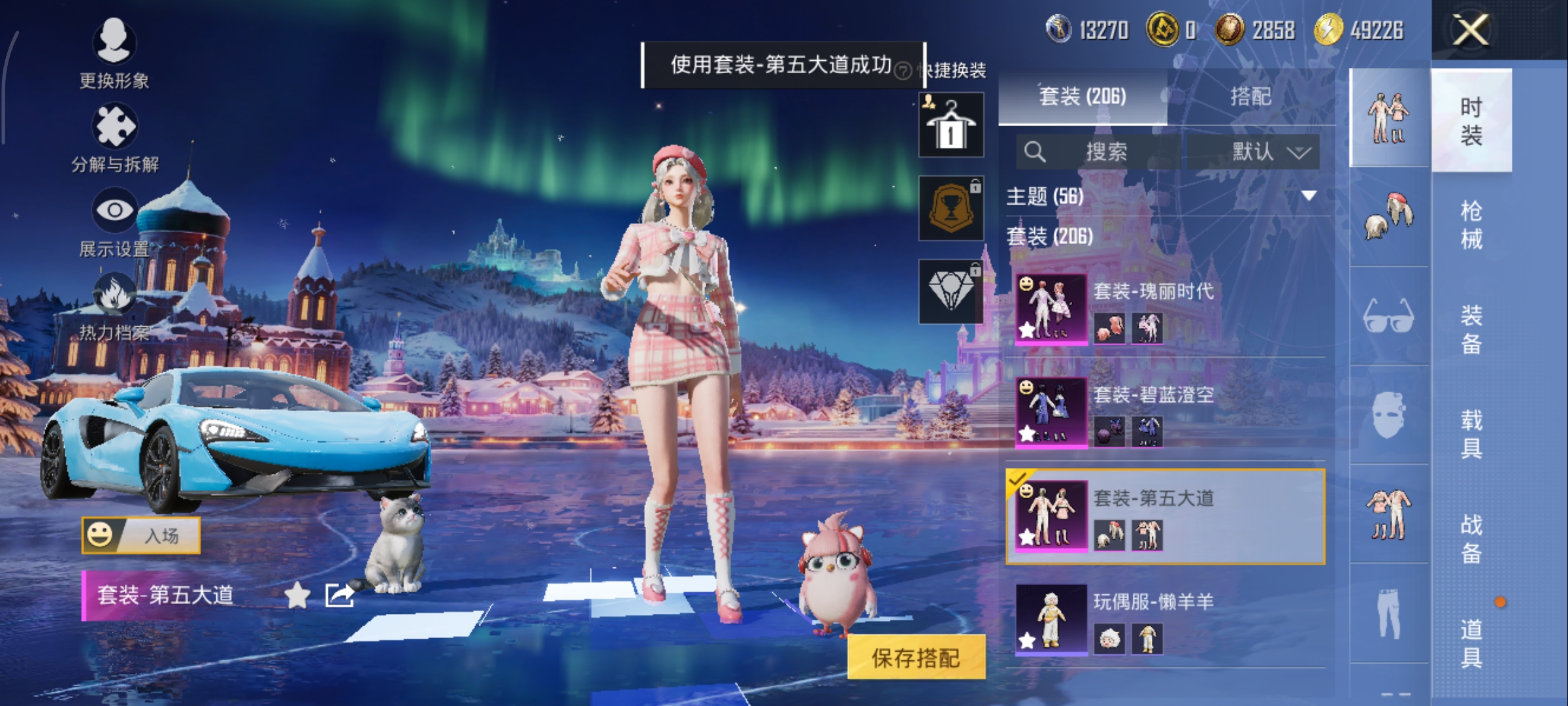This screenshot has height=706, width=1568.
Task: Open 更换形象 change appearance
Action: (x=114, y=52)
